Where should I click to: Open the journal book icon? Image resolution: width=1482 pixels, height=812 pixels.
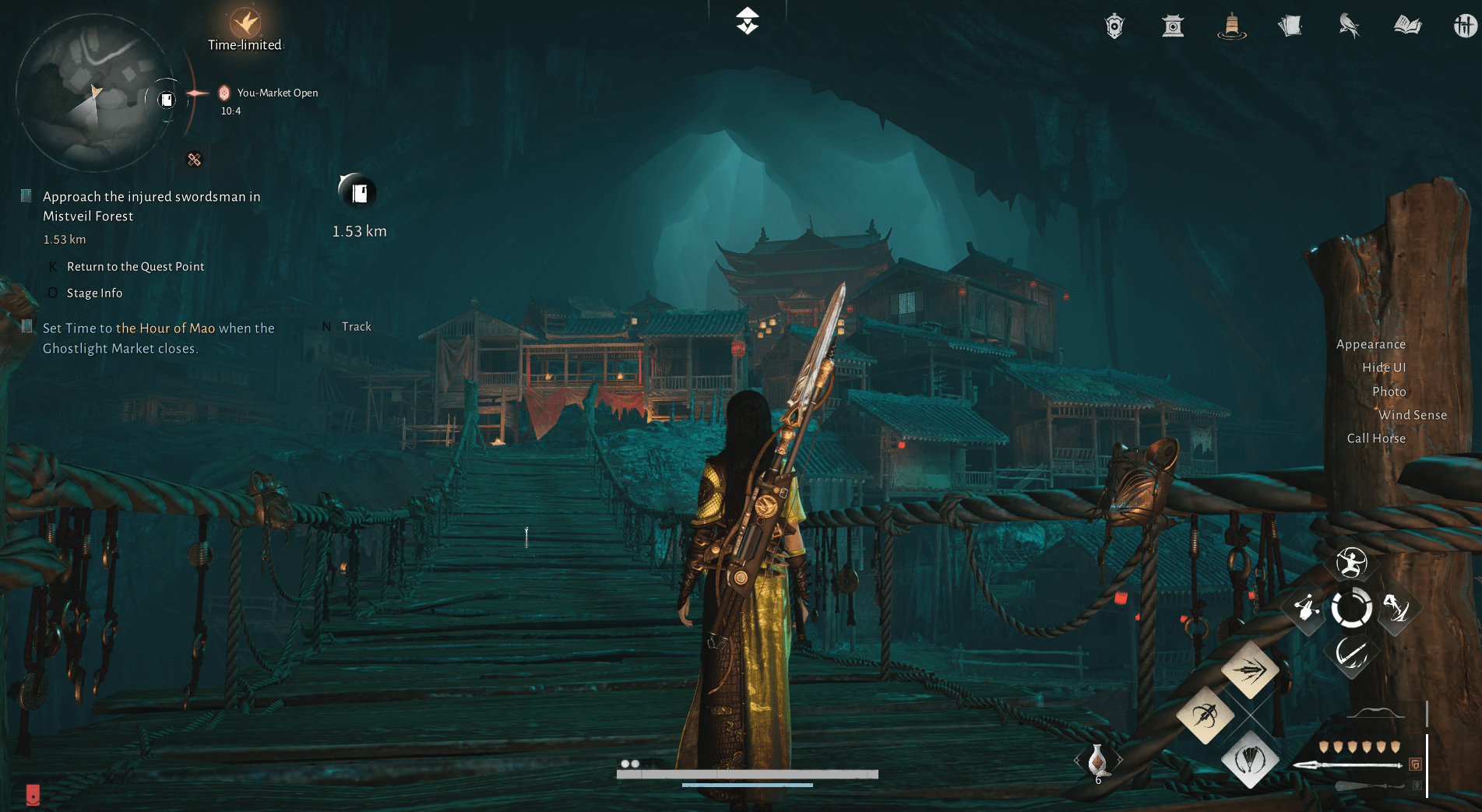tap(1407, 26)
